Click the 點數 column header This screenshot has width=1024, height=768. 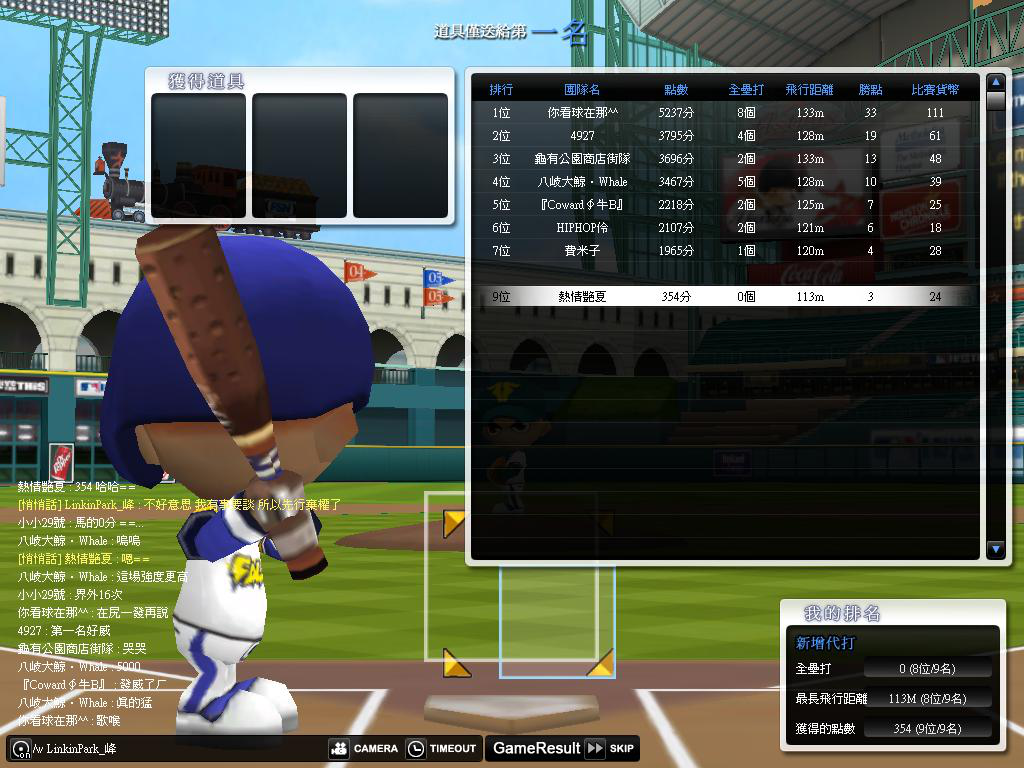click(x=676, y=90)
